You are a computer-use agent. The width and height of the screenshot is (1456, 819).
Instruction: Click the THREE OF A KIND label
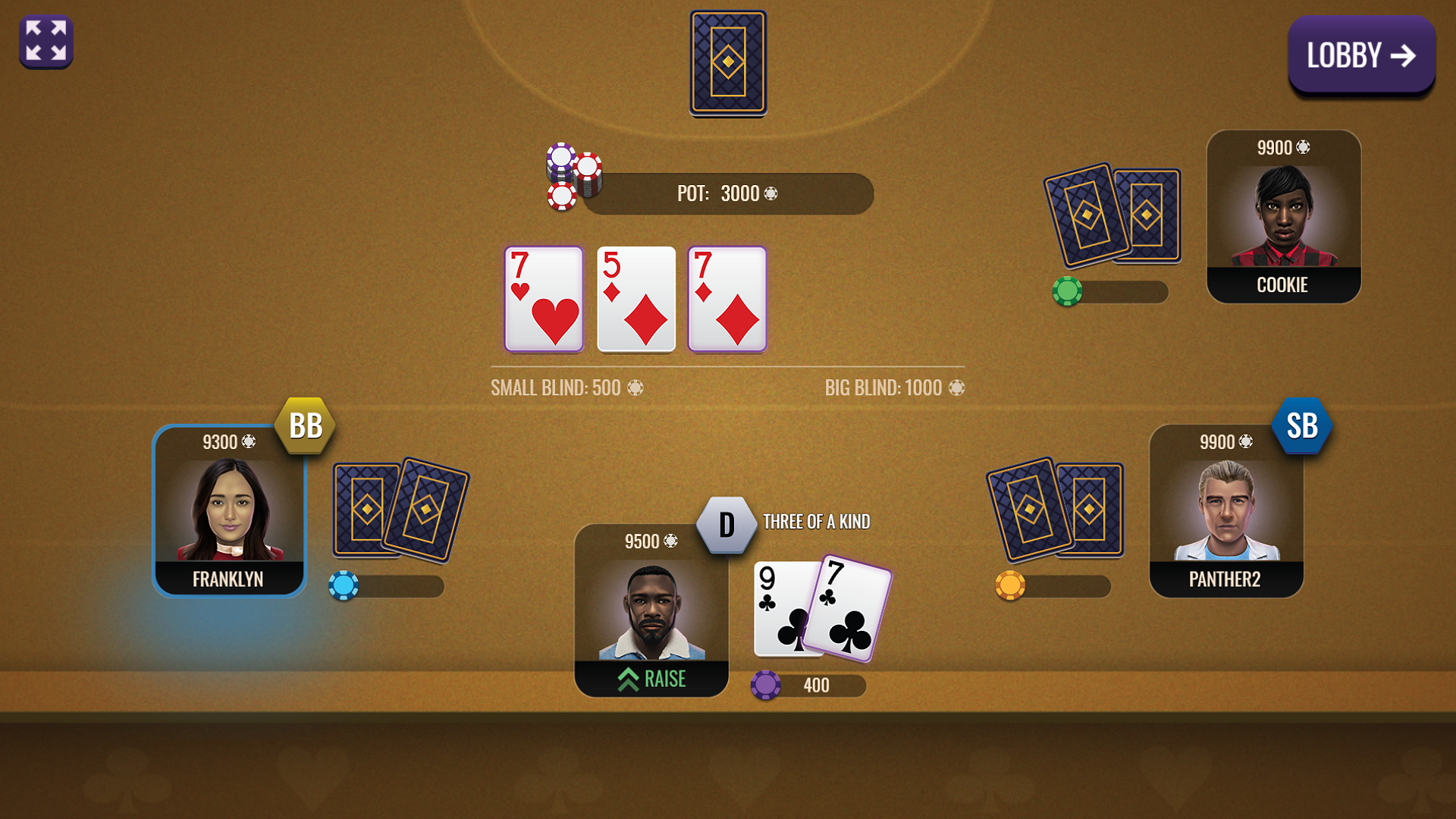pos(816,522)
